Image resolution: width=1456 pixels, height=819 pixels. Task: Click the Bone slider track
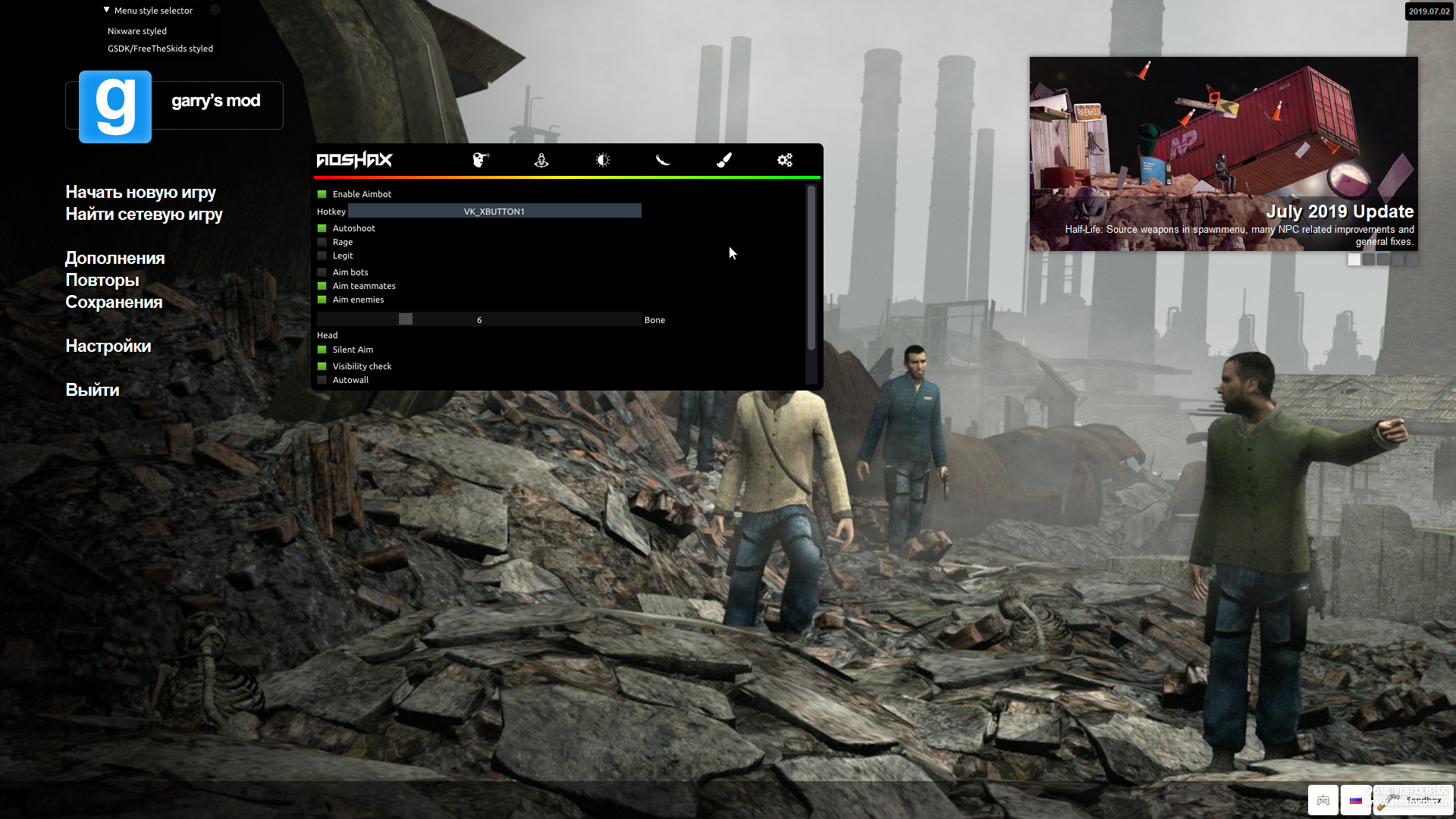pyautogui.click(x=479, y=319)
